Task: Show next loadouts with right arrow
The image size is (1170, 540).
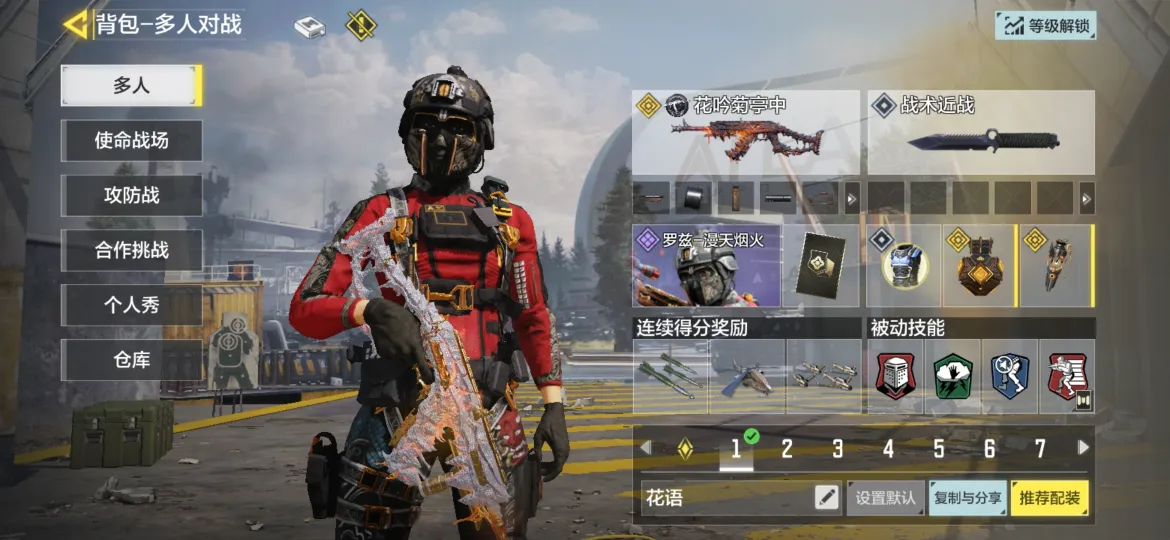Action: pyautogui.click(x=1083, y=448)
